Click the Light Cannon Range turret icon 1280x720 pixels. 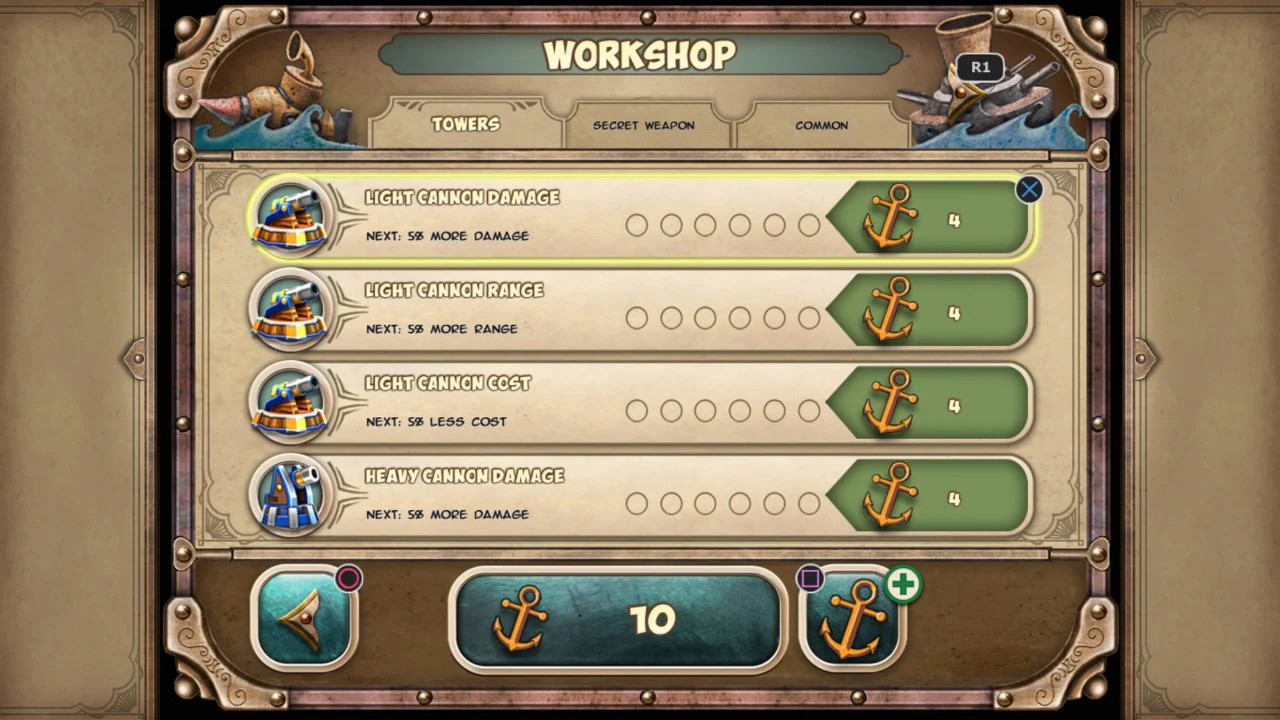pyautogui.click(x=291, y=311)
